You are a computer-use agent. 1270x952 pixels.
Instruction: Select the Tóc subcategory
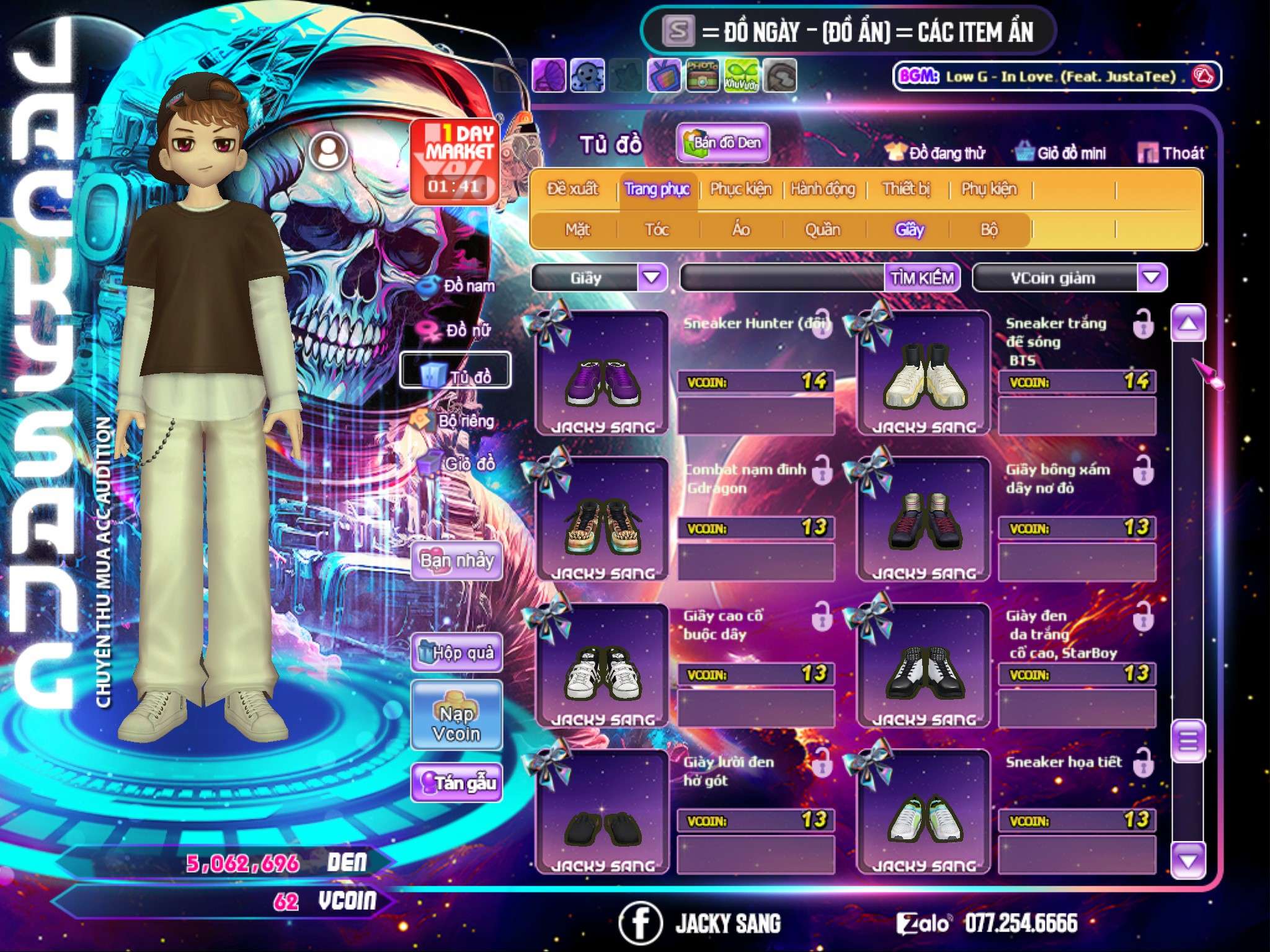click(x=657, y=230)
